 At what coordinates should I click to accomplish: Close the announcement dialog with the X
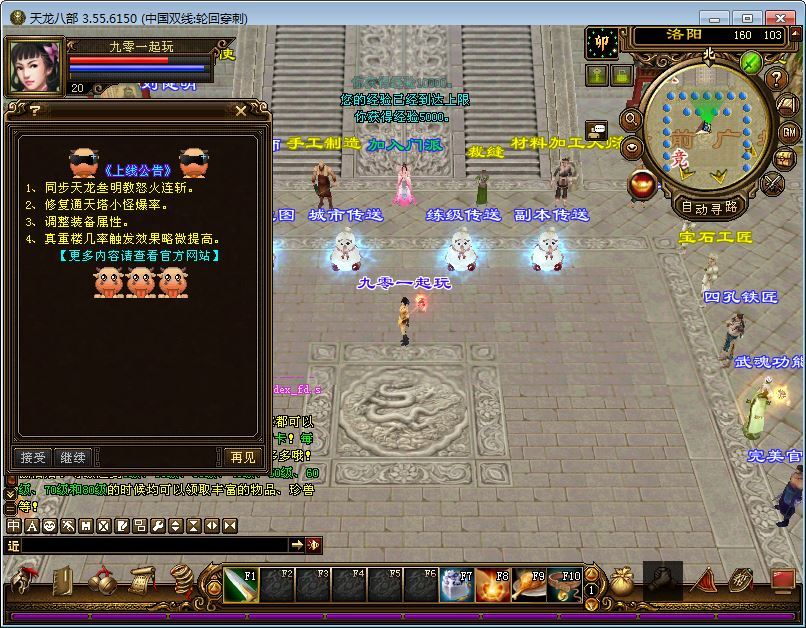[240, 111]
